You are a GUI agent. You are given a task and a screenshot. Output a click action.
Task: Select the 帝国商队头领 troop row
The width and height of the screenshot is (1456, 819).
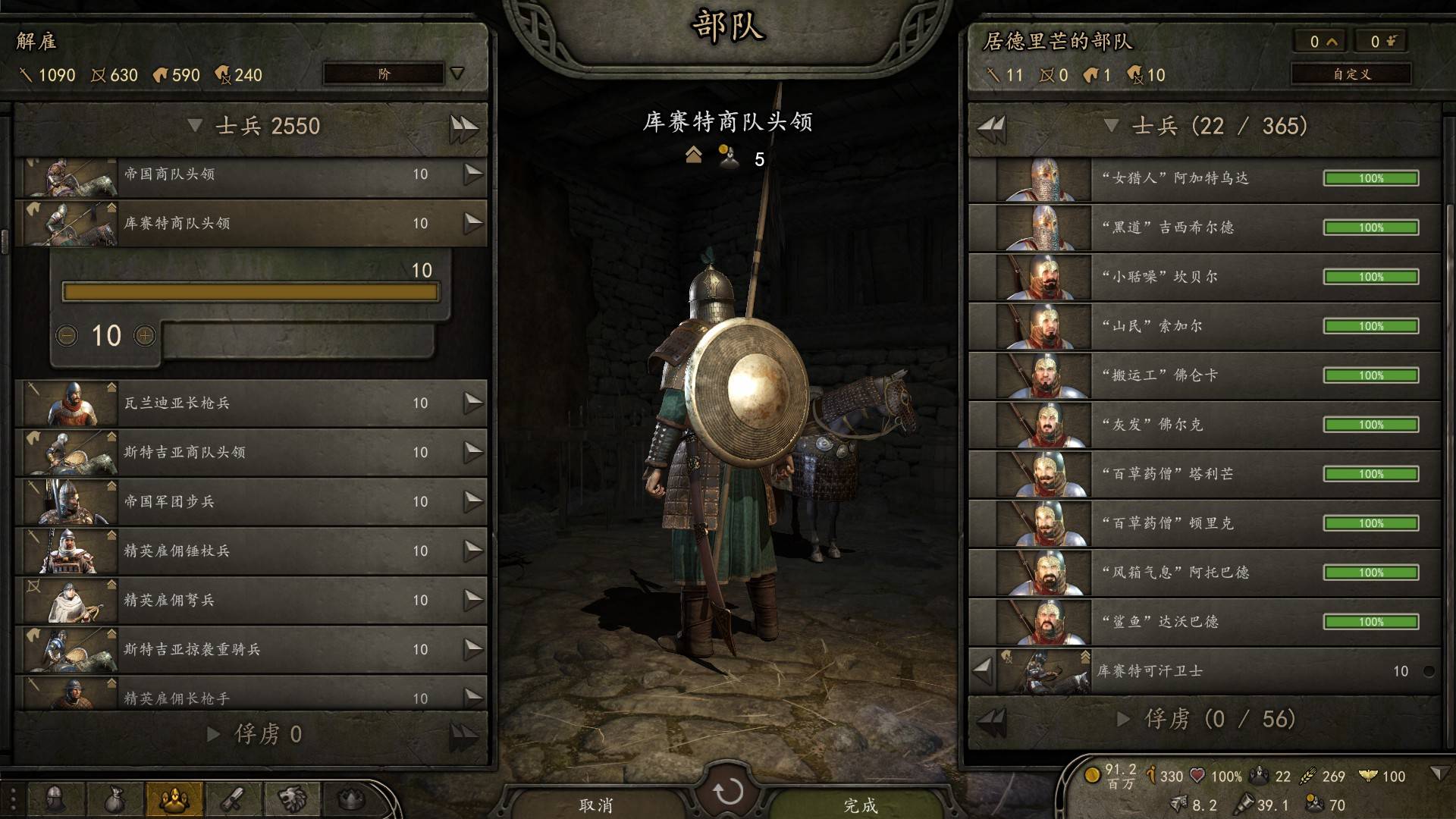pos(250,174)
